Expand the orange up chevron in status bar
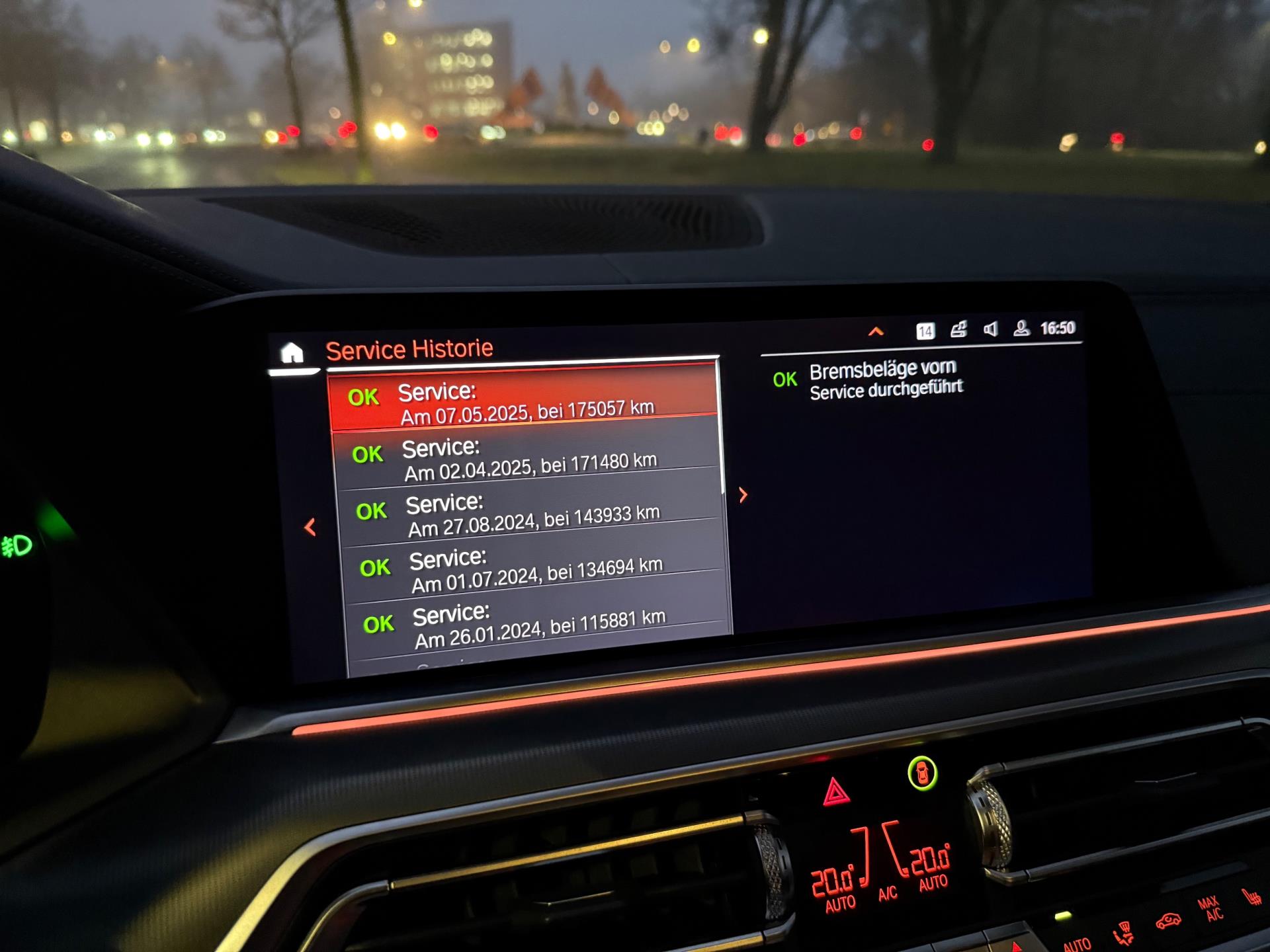The width and height of the screenshot is (1270, 952). pyautogui.click(x=876, y=331)
